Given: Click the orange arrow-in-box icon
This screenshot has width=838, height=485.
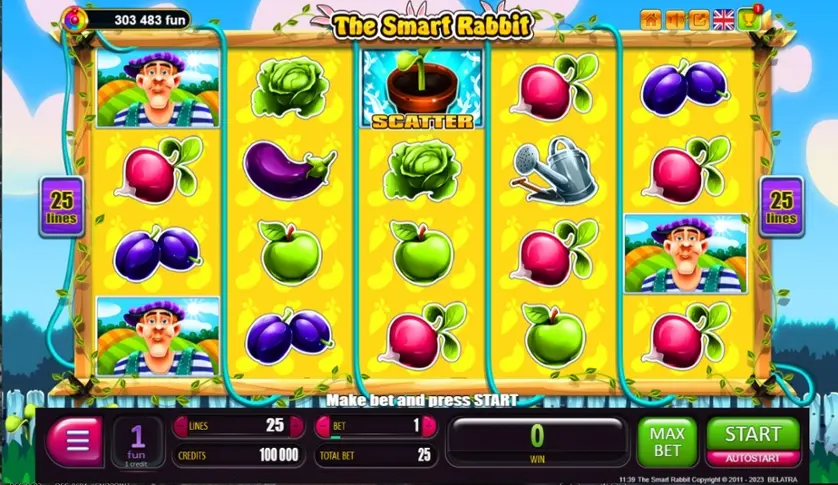Looking at the screenshot, I should tap(699, 19).
